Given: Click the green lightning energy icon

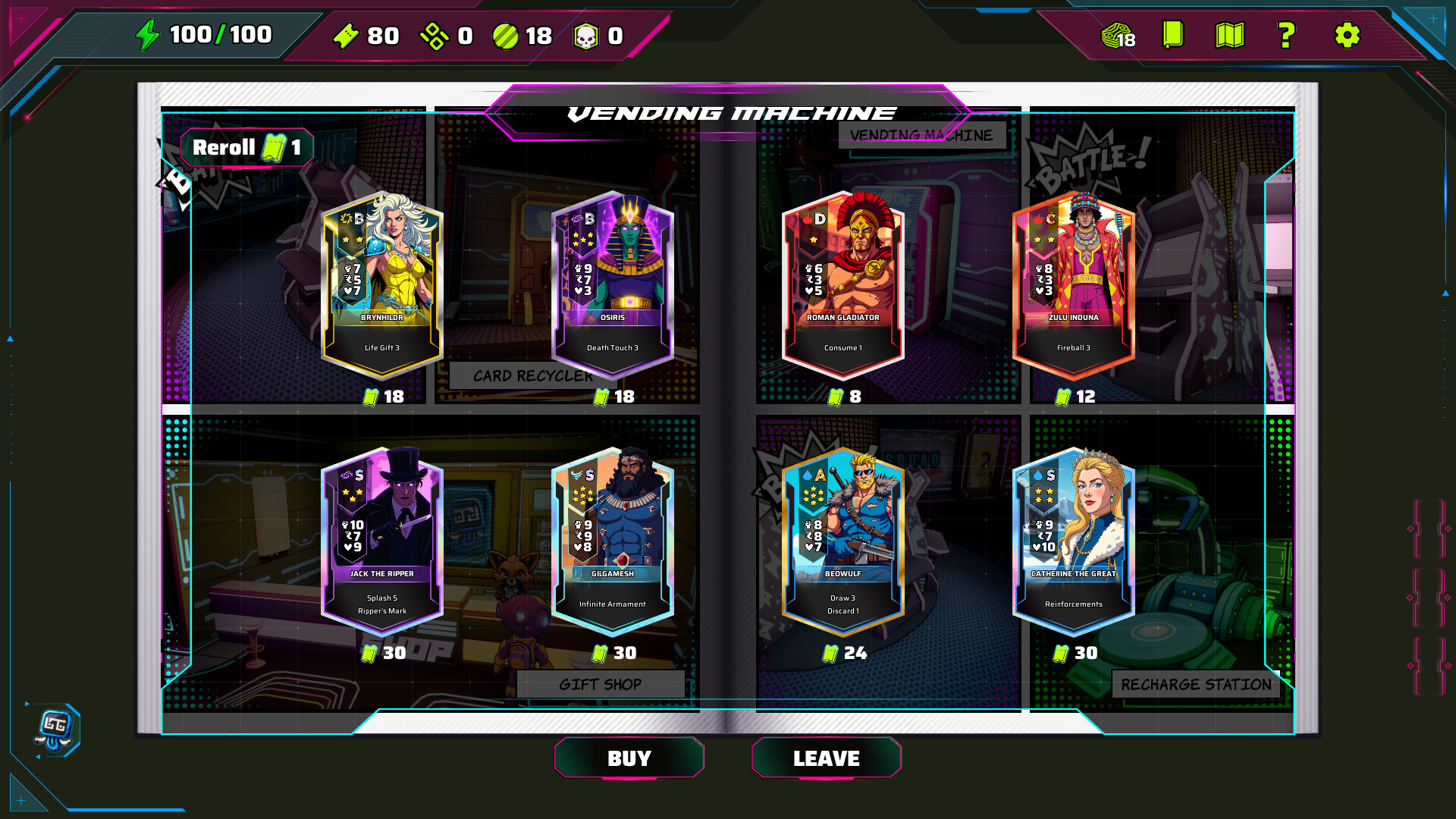Looking at the screenshot, I should click(149, 33).
